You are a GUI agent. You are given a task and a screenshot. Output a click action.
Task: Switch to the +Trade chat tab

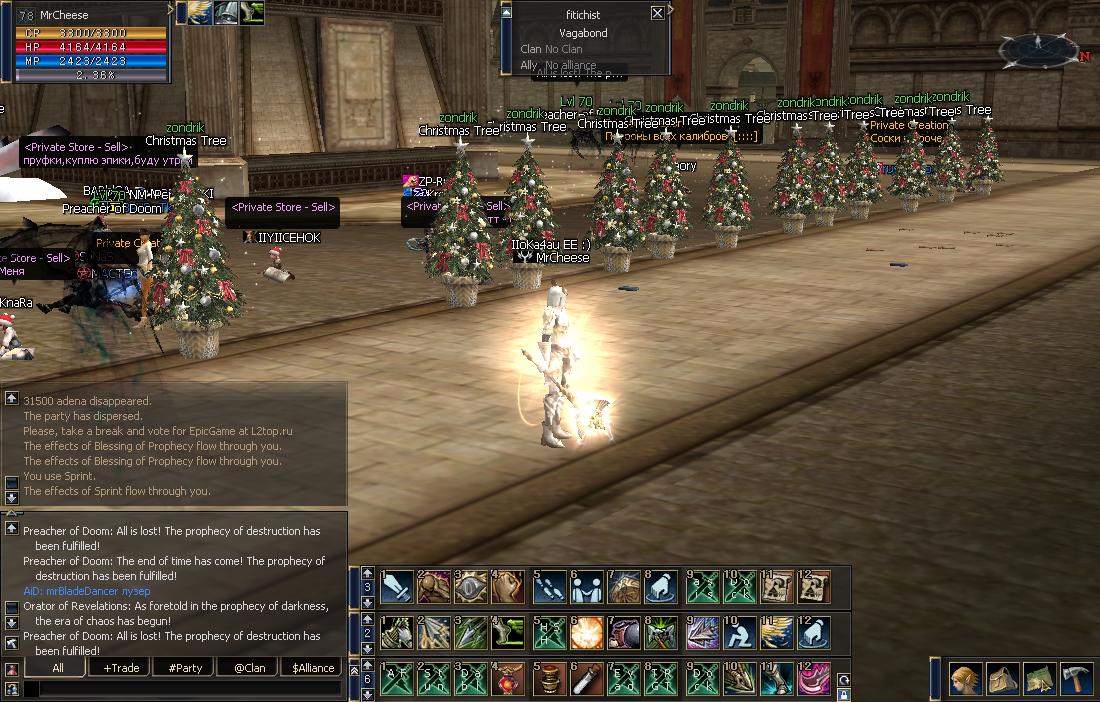pyautogui.click(x=120, y=668)
